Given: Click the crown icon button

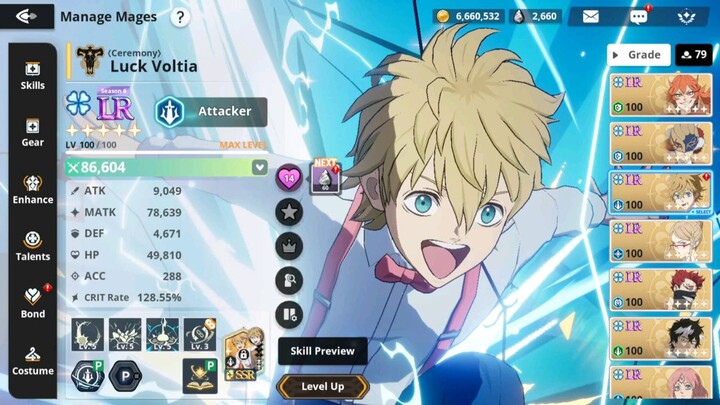Looking at the screenshot, I should 289,245.
